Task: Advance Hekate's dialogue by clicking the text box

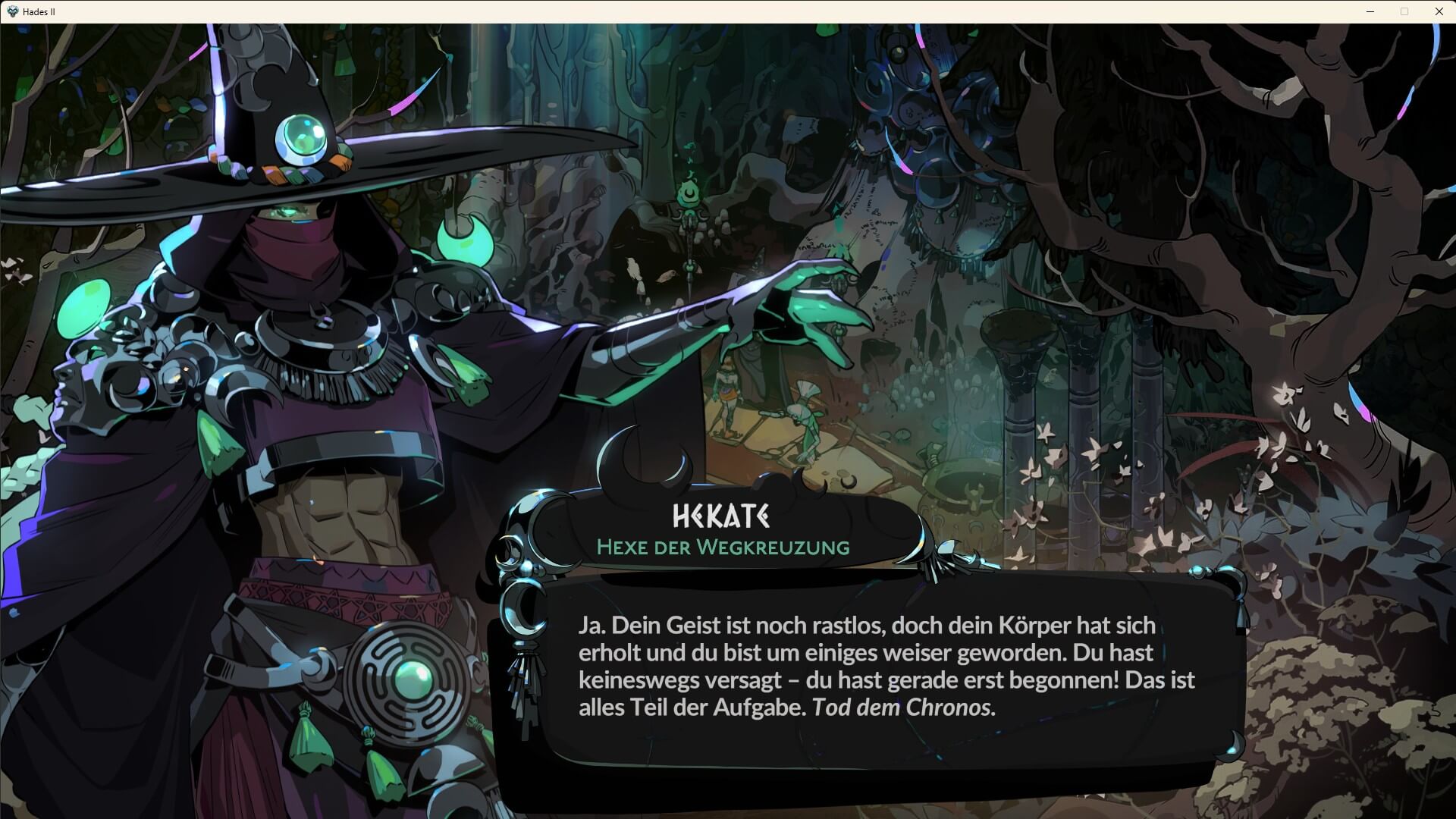Action: (x=887, y=667)
